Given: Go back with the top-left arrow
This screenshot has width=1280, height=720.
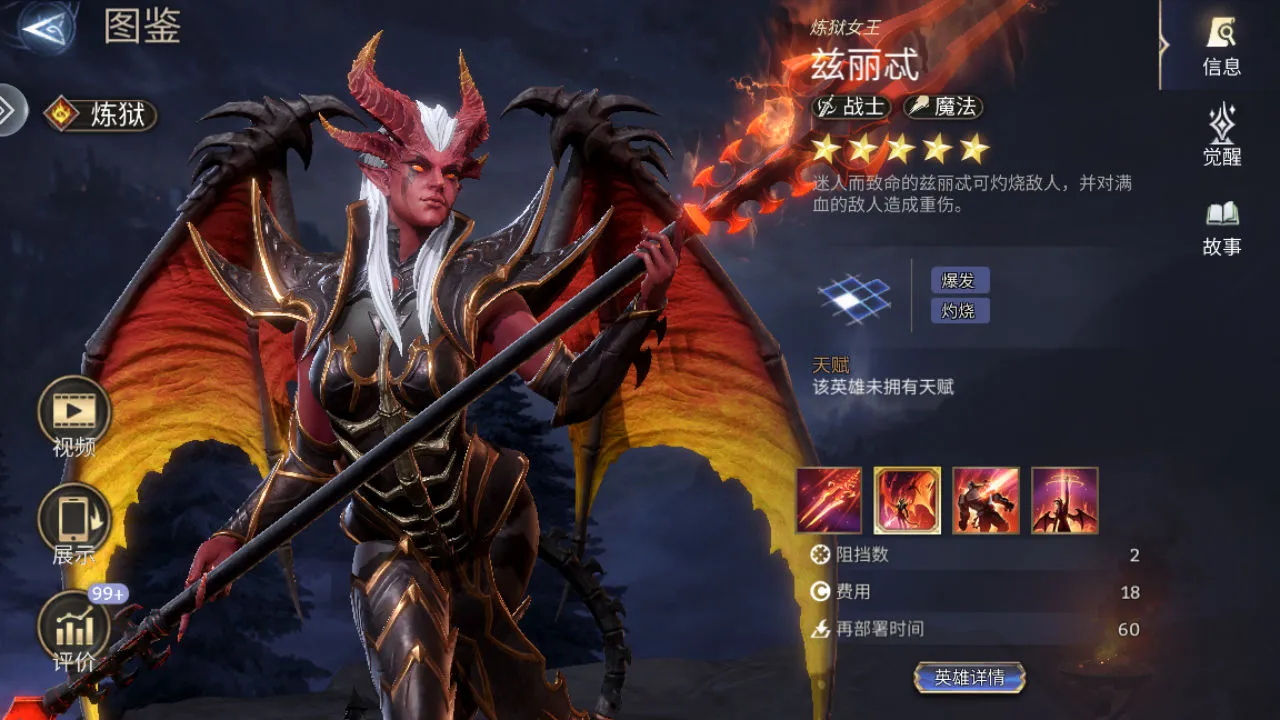Looking at the screenshot, I should pos(46,28).
